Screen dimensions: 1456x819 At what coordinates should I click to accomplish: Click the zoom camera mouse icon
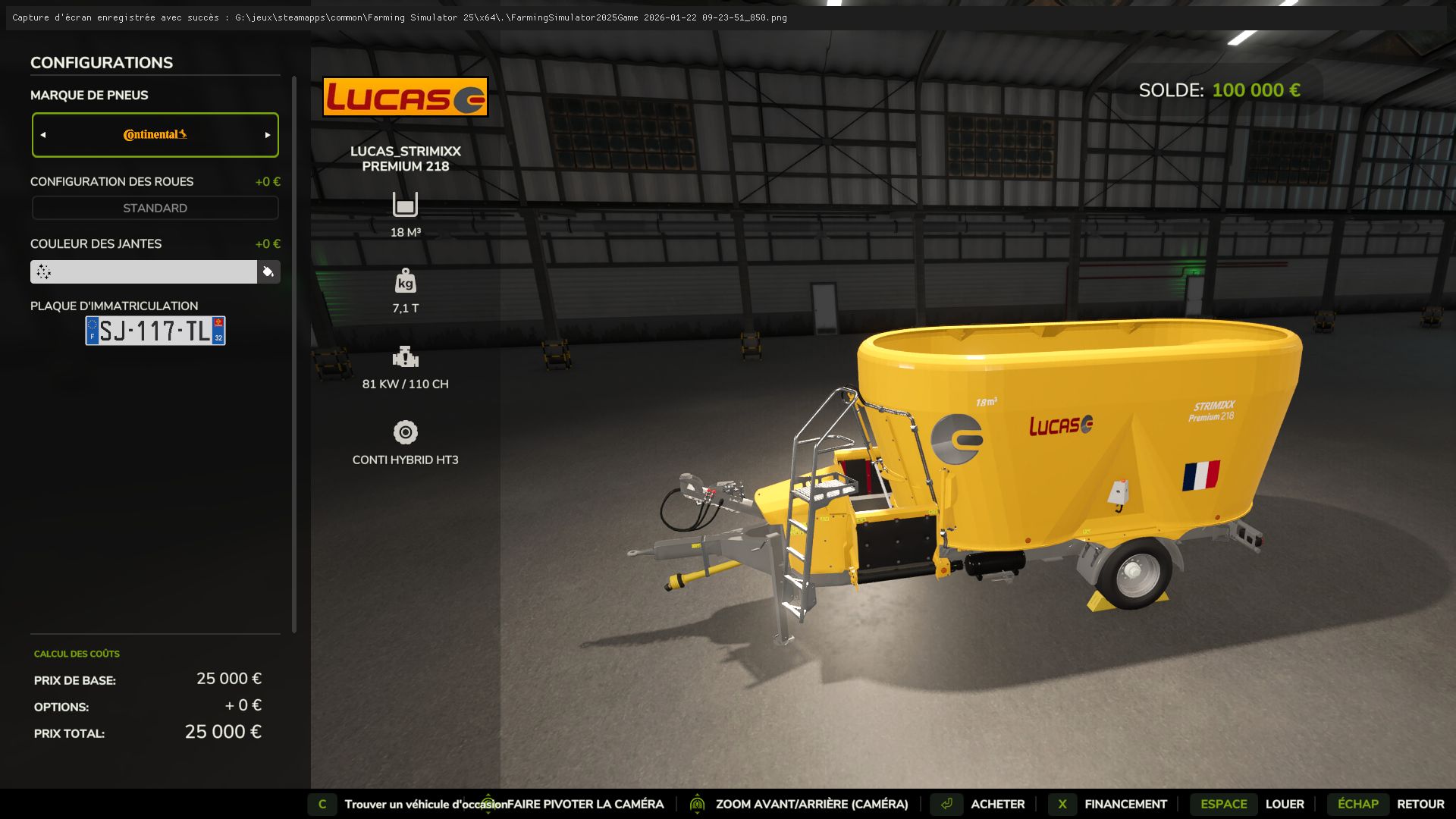[696, 804]
